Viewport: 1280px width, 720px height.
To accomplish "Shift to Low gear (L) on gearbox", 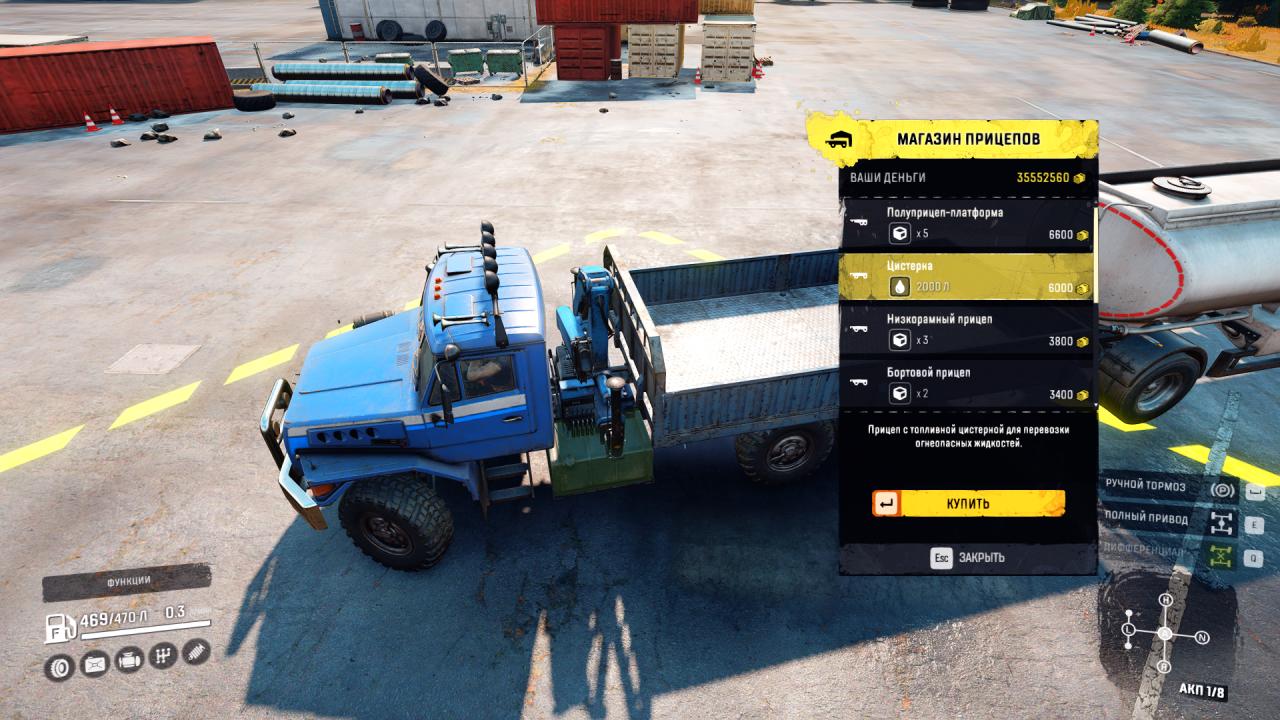I will (1128, 630).
